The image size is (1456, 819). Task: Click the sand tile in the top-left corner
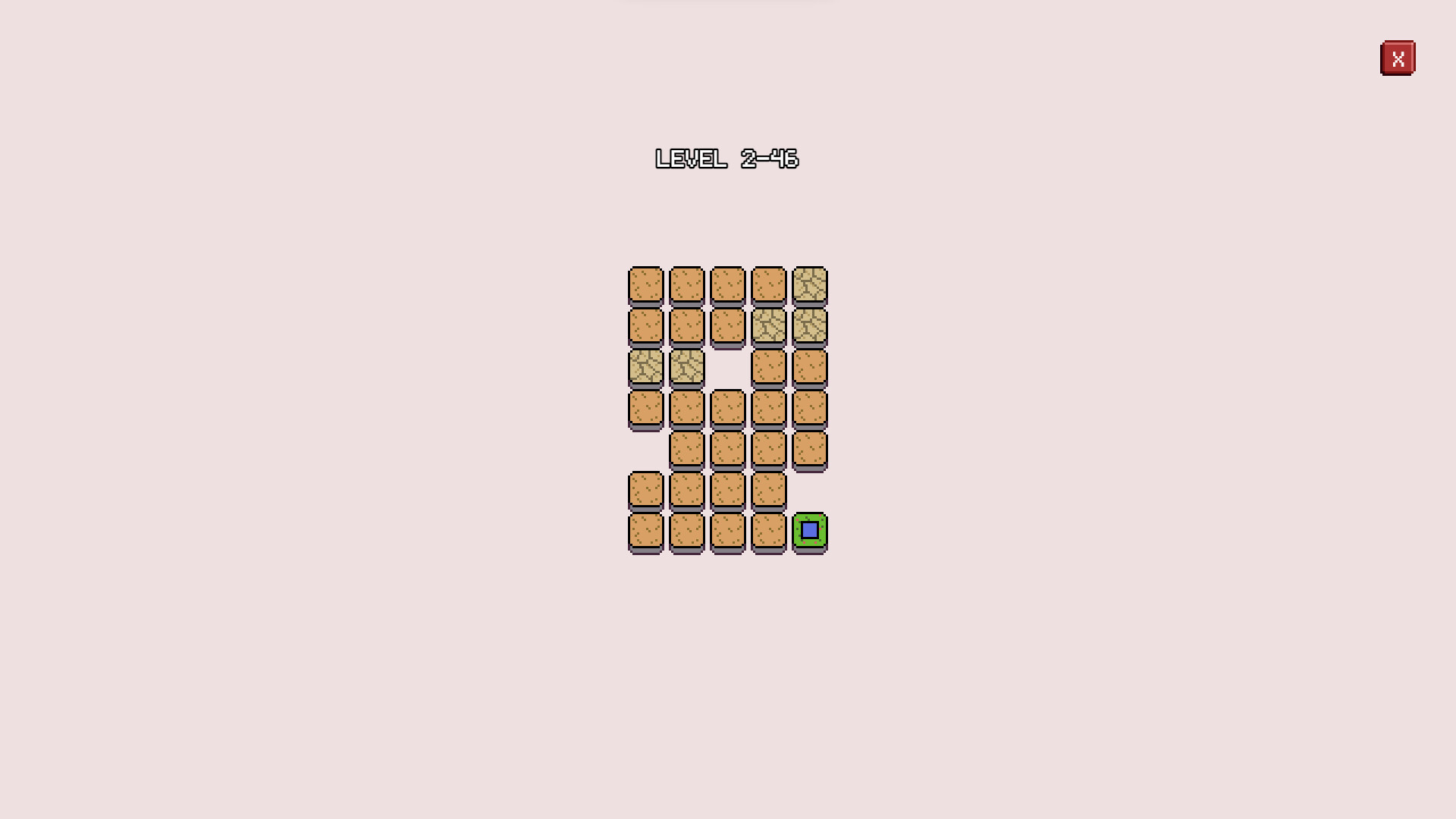click(646, 284)
